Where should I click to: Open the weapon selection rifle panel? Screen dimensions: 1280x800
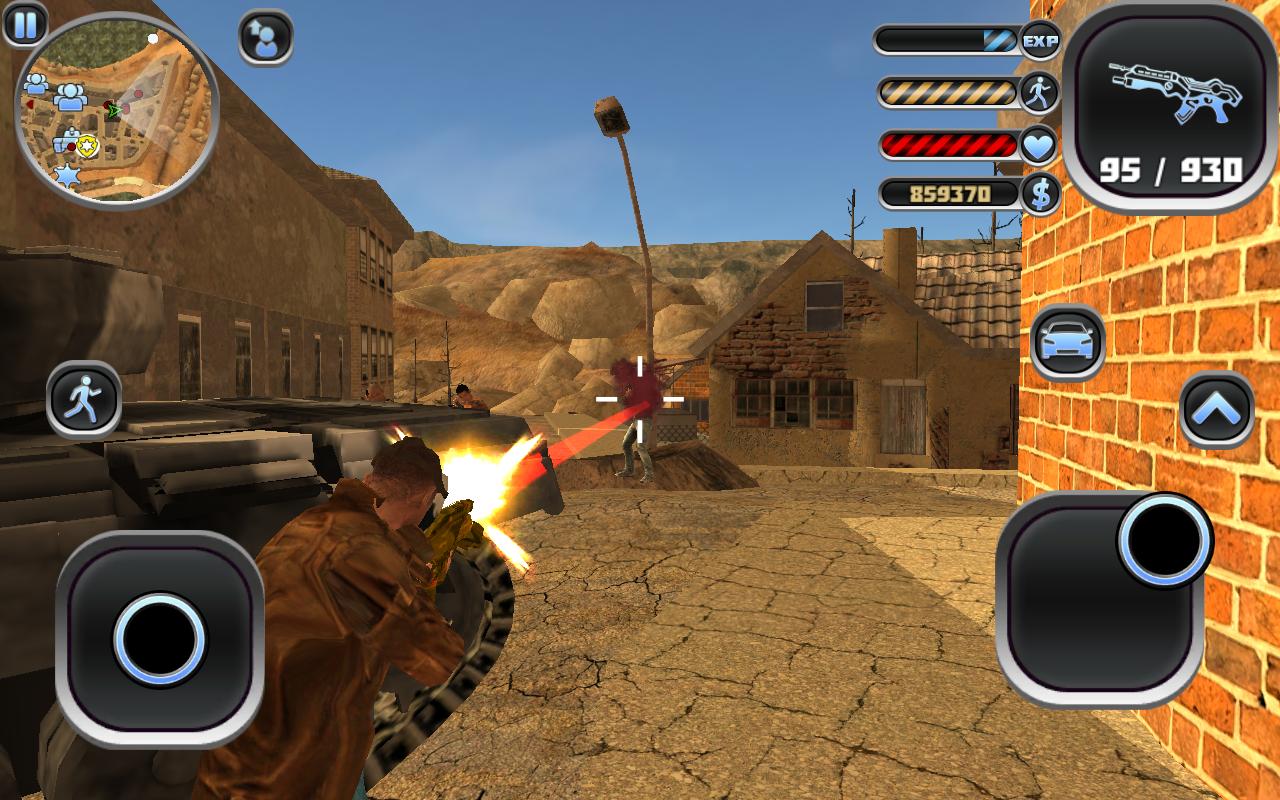1169,106
